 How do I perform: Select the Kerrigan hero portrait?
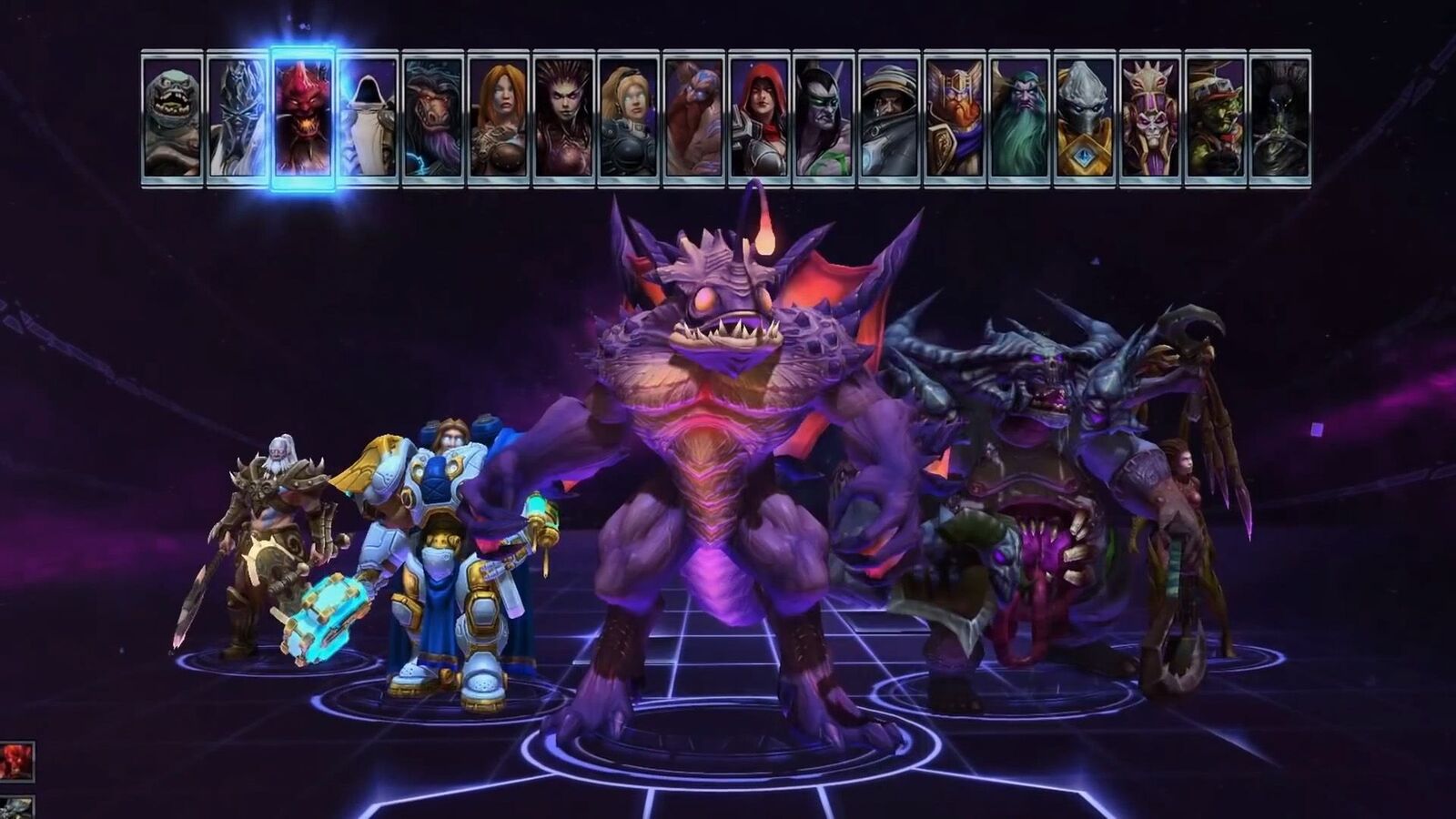[564, 118]
